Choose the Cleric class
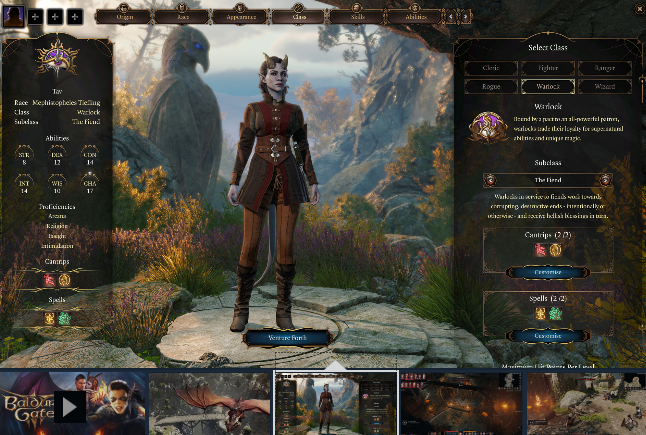 pyautogui.click(x=490, y=69)
